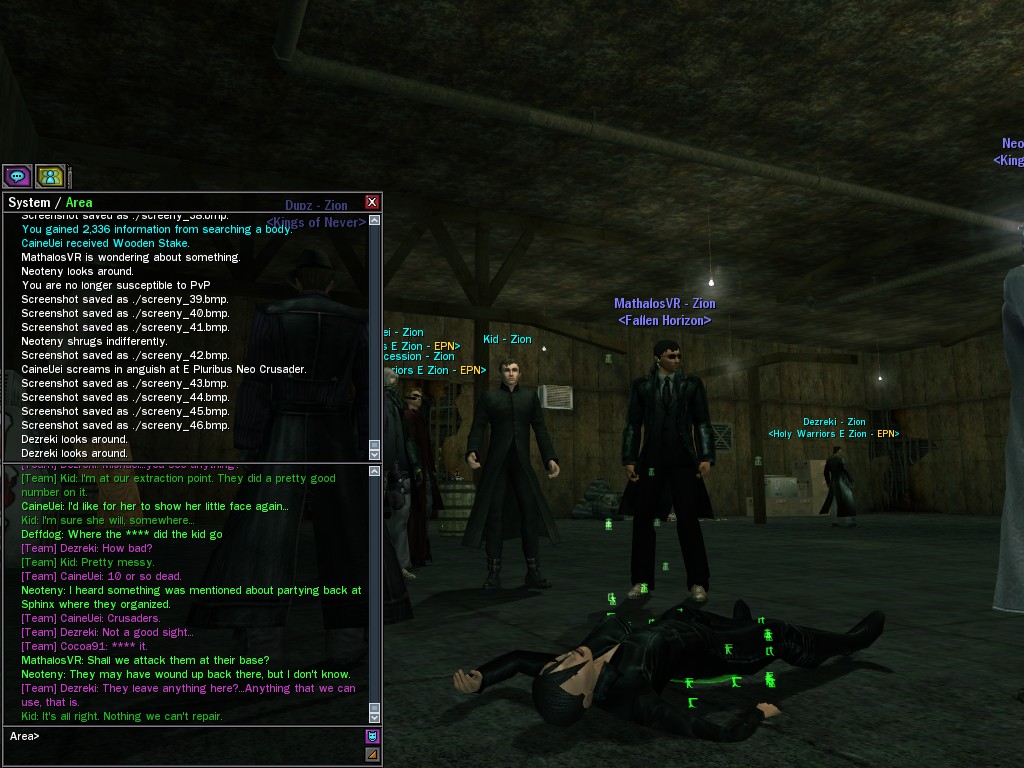Close the System / Area chat window
Screen dimensions: 1024x768
pyautogui.click(x=372, y=202)
